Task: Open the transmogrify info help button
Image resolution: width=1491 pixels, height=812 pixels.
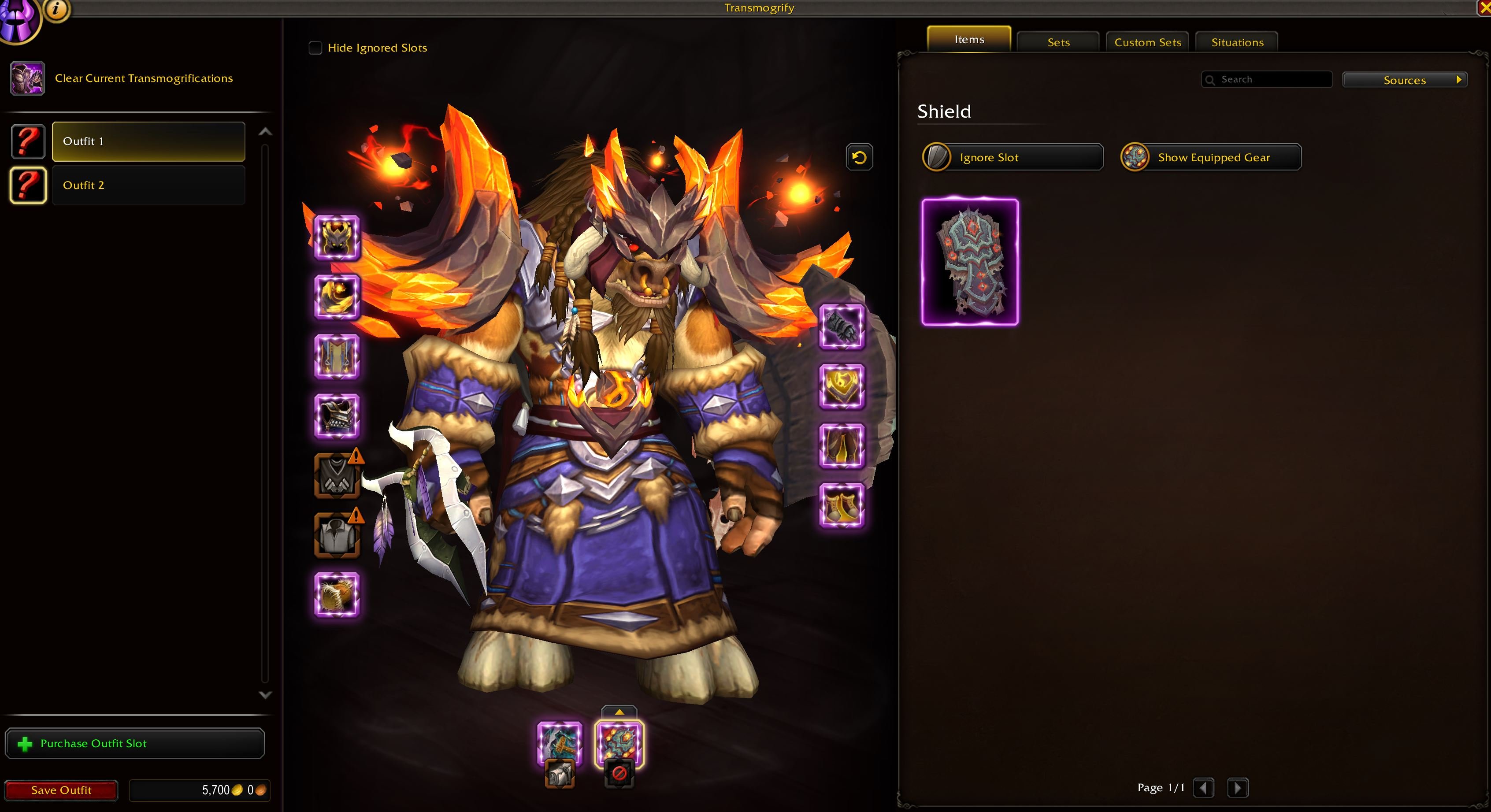Action: [x=56, y=9]
